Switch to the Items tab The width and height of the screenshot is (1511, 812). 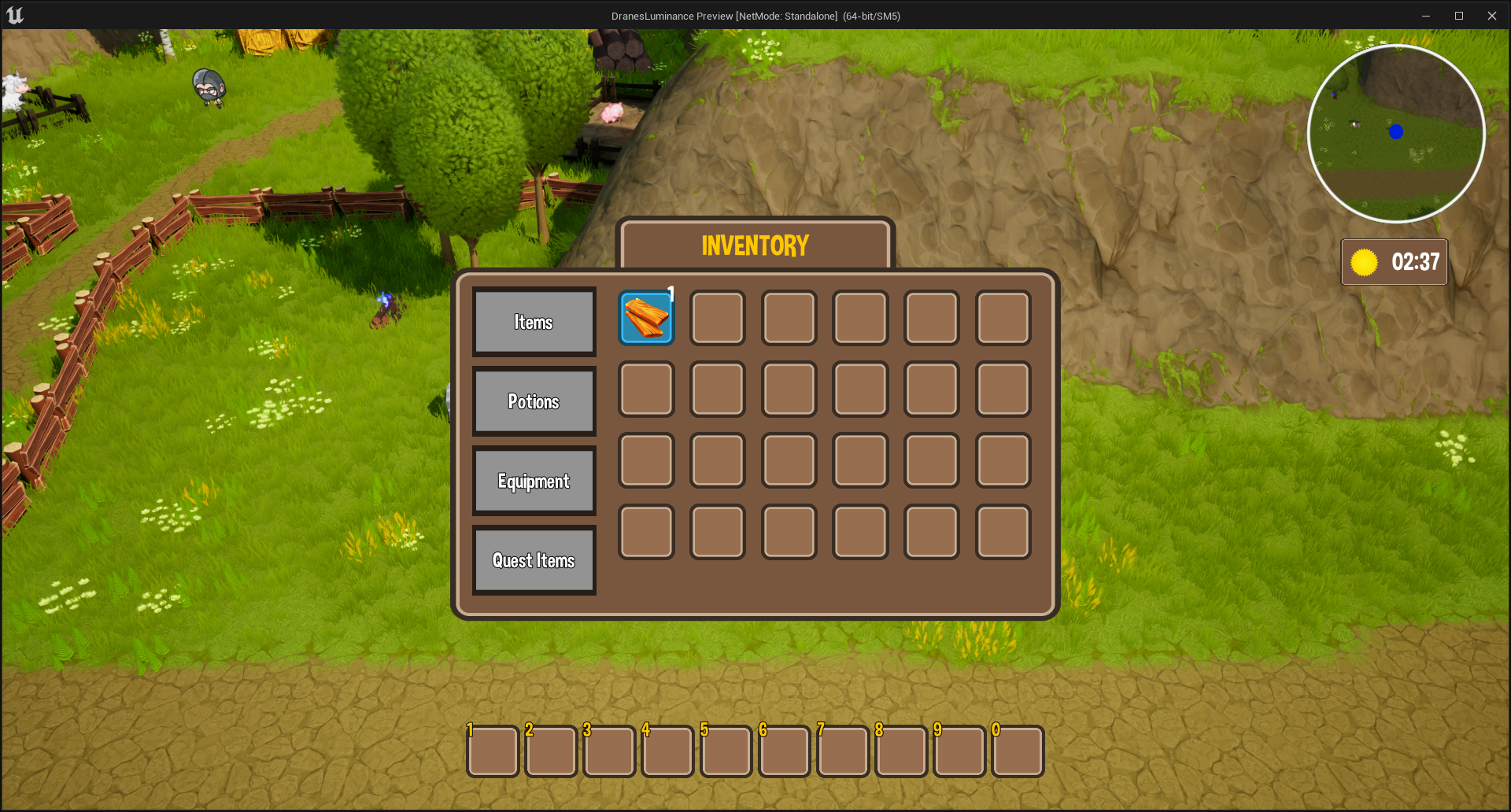tap(534, 322)
